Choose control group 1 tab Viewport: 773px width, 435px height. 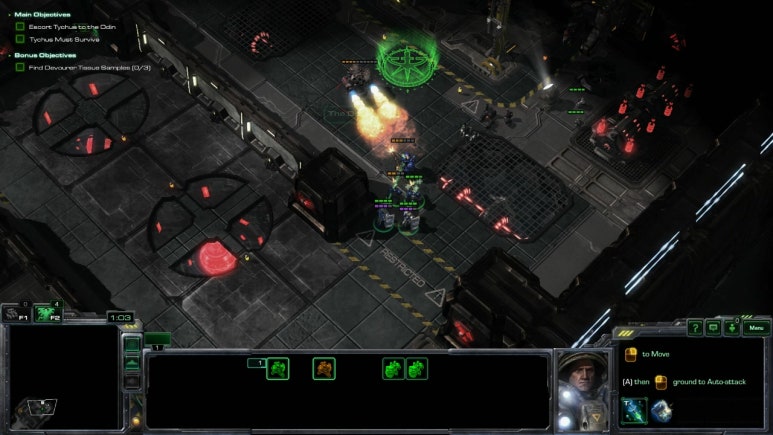(158, 341)
